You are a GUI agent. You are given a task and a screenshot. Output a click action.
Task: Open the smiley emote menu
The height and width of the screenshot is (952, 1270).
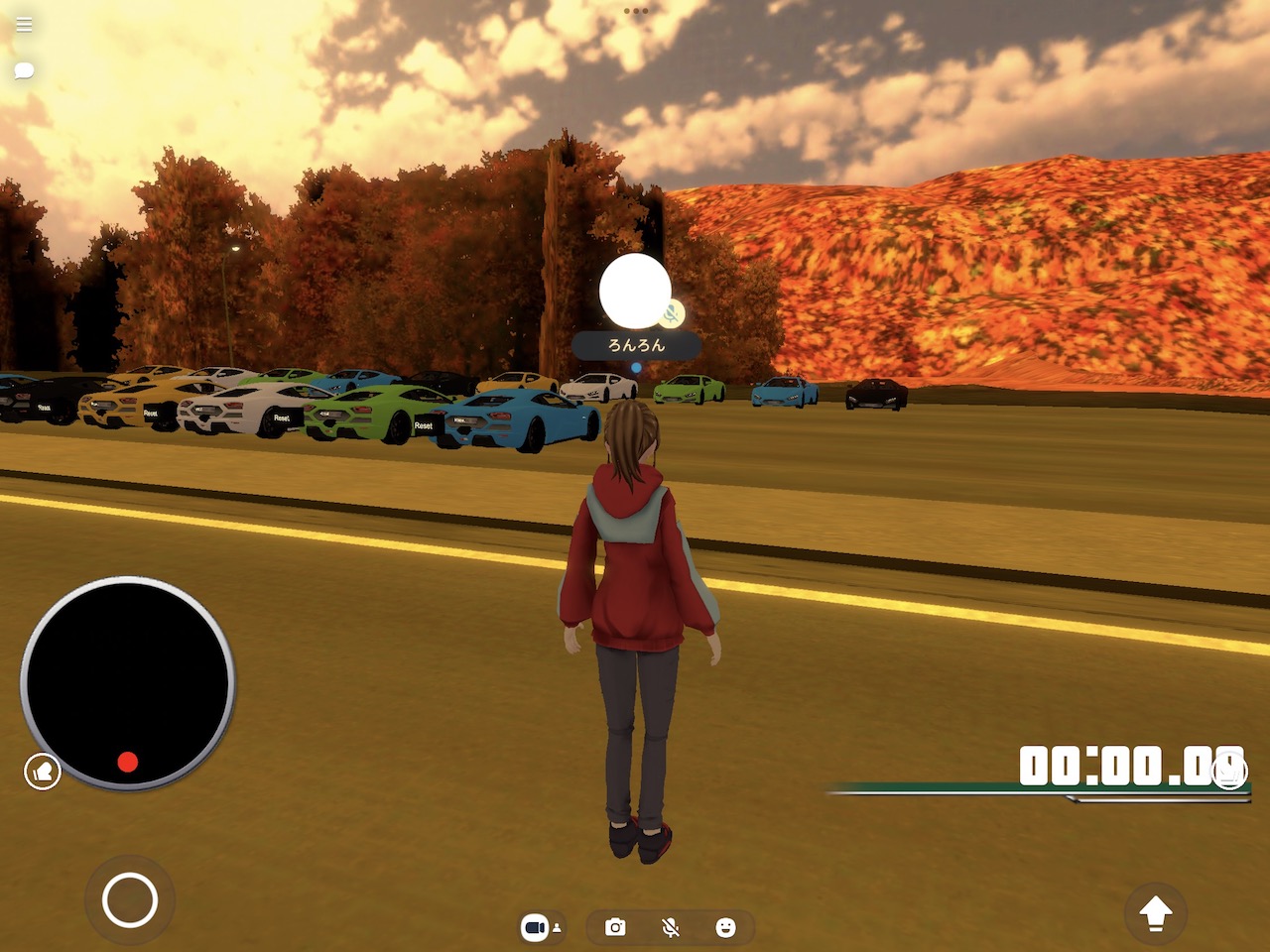click(x=725, y=927)
